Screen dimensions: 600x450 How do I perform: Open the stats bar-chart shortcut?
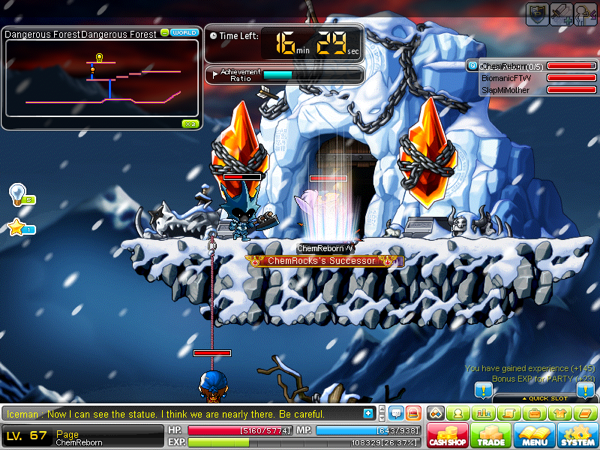(x=484, y=412)
